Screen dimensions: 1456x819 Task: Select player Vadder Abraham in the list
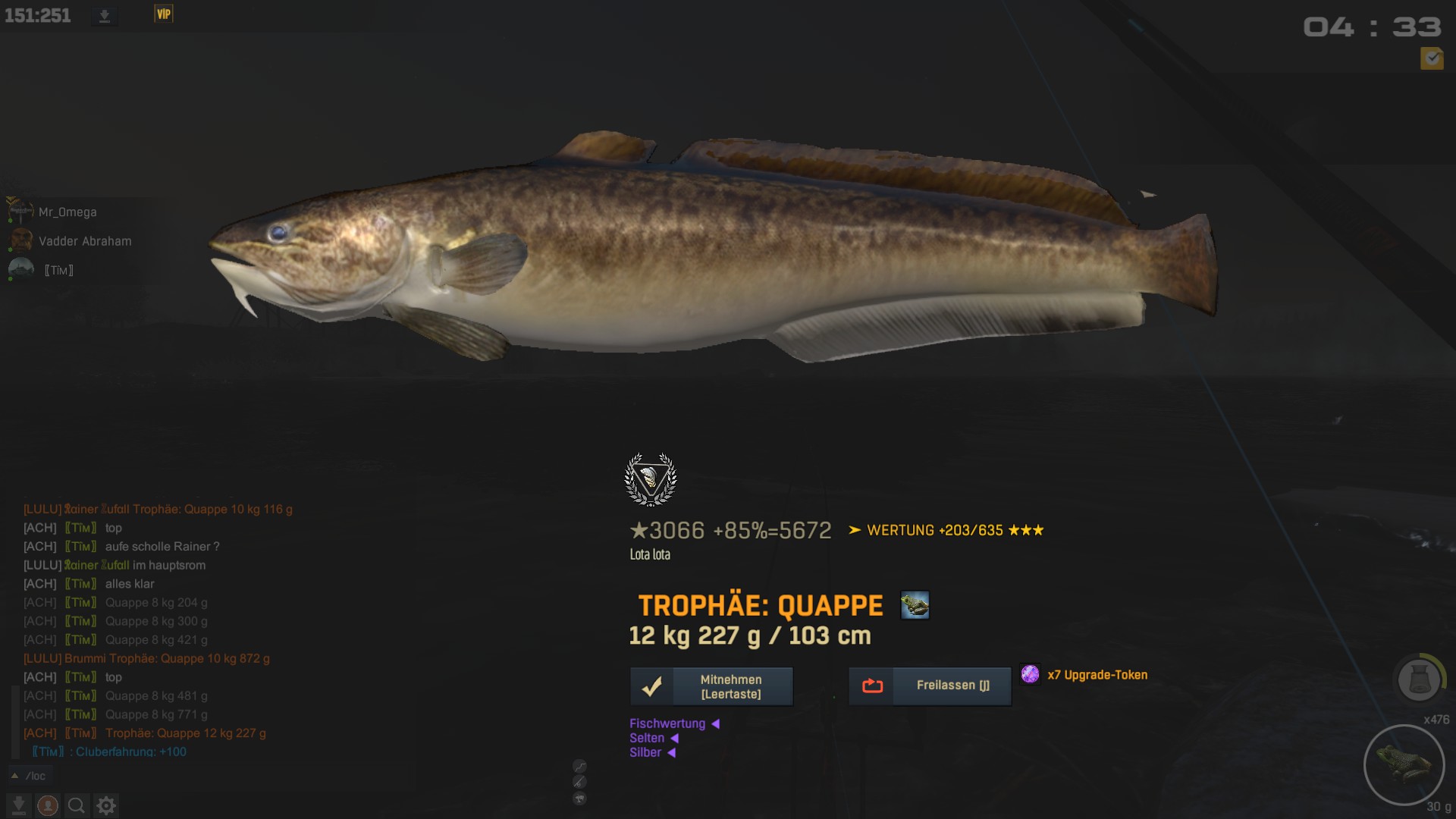[85, 241]
